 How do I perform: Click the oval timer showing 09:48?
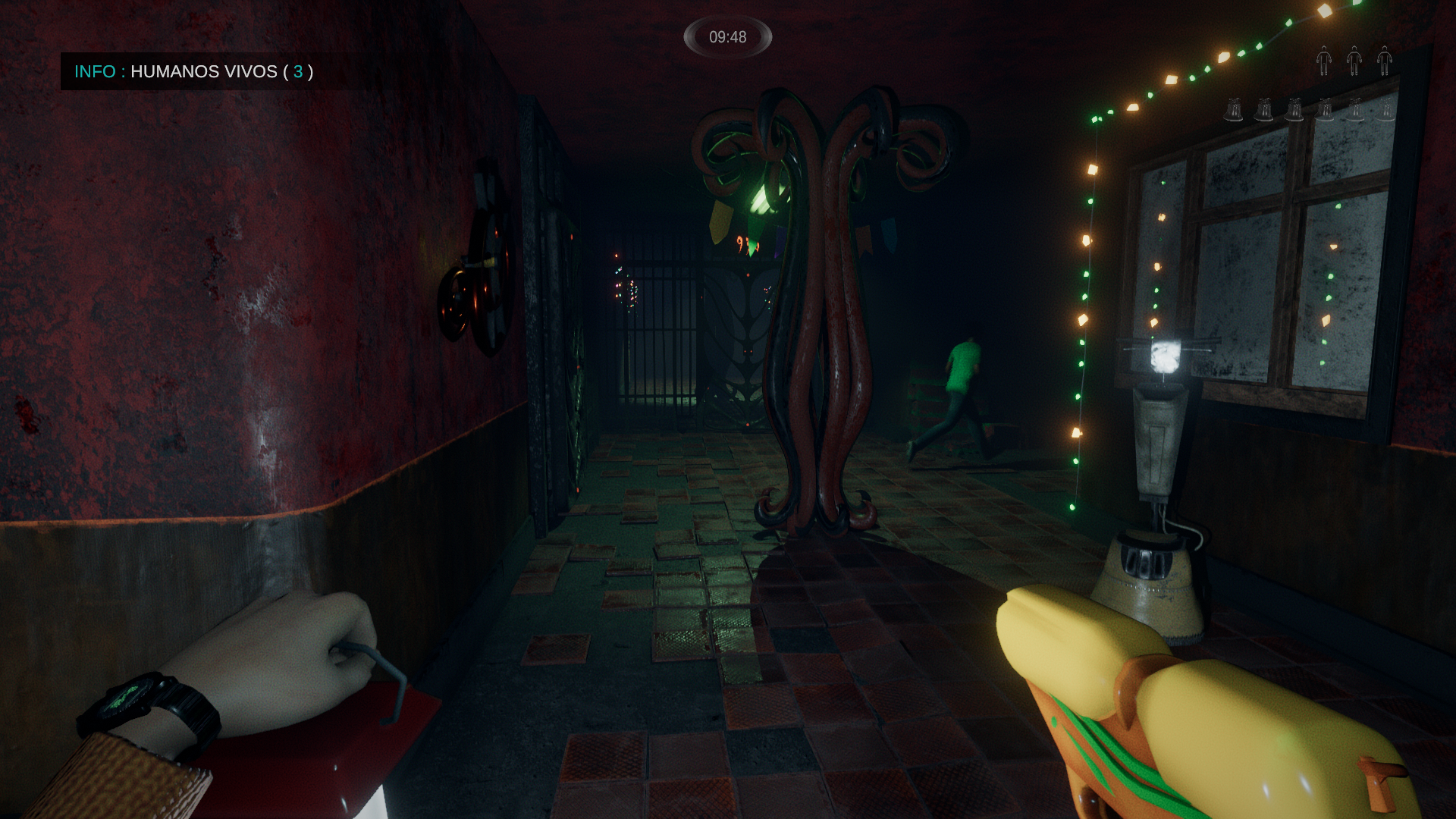tap(730, 34)
